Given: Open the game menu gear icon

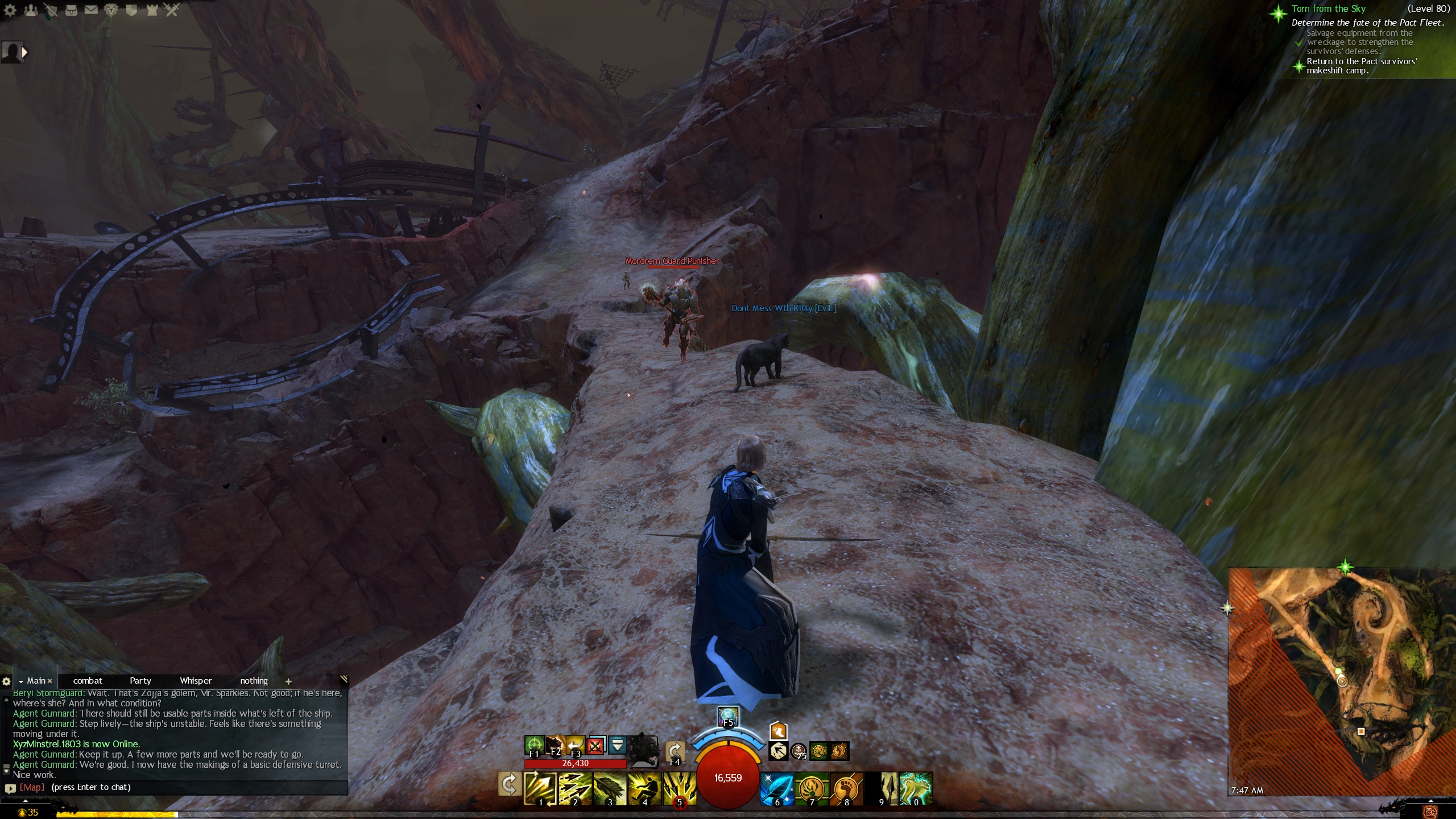Looking at the screenshot, I should (x=10, y=10).
